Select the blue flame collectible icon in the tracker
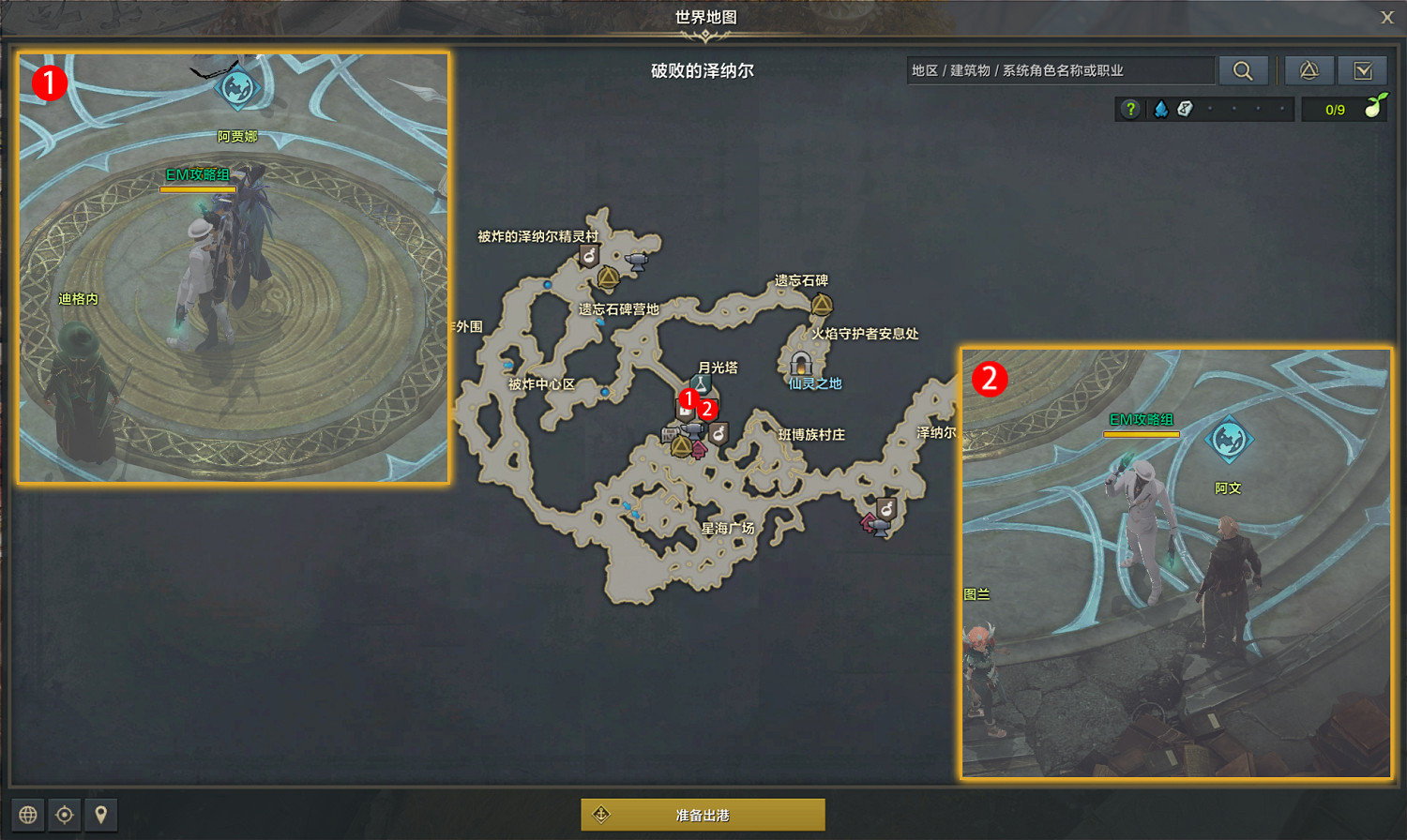Viewport: 1407px width, 840px height. pos(1161,109)
